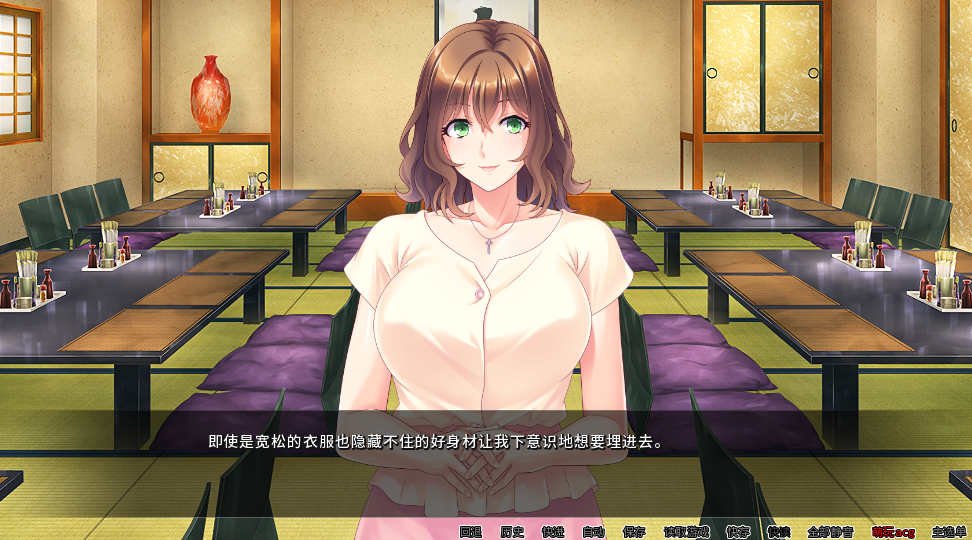Open the 保存 save screen

[x=634, y=532]
